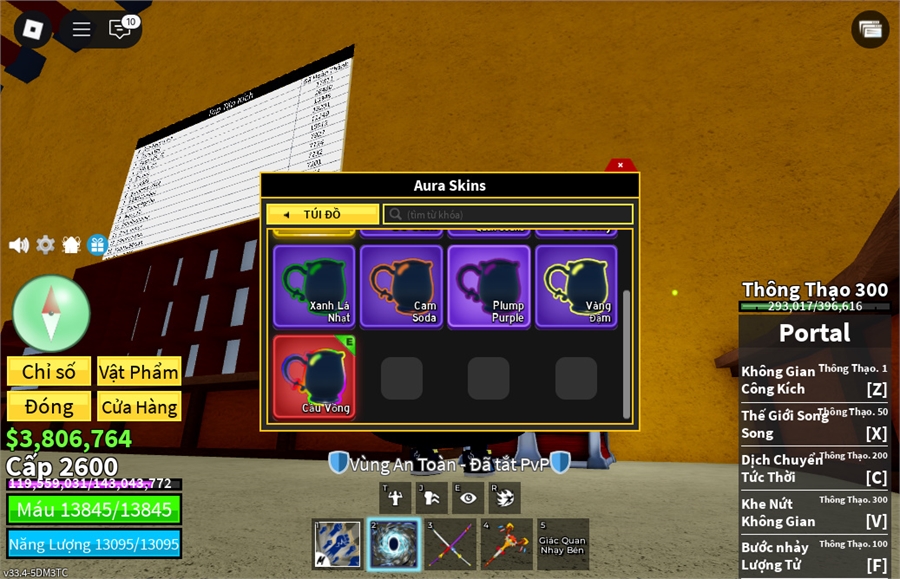Select the blue fists fighting style slot
This screenshot has width=900, height=579.
pyautogui.click(x=337, y=544)
